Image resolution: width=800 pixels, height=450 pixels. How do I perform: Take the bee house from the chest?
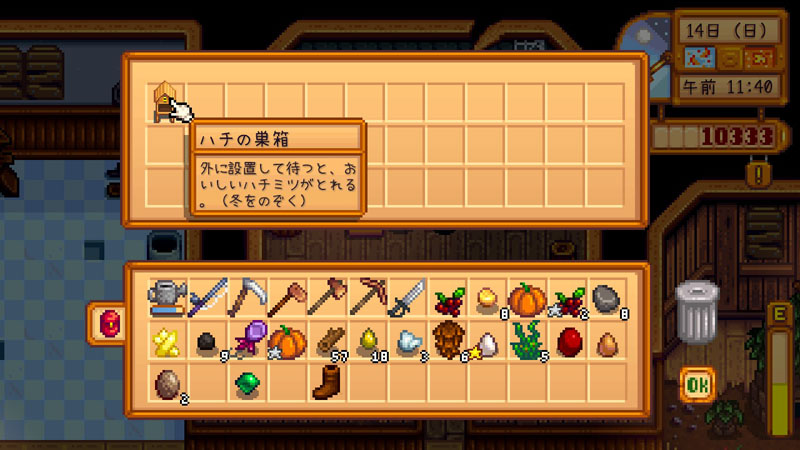coord(164,101)
